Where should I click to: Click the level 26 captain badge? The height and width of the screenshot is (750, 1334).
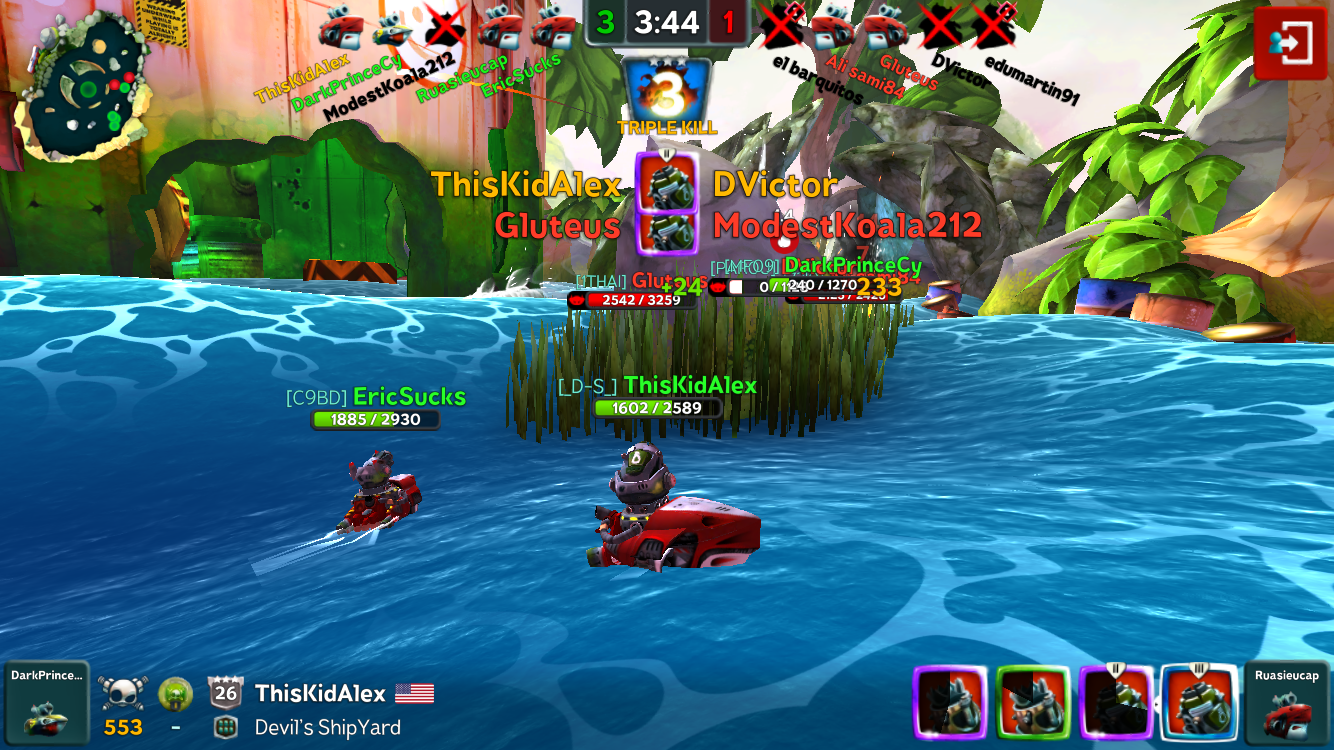(226, 692)
